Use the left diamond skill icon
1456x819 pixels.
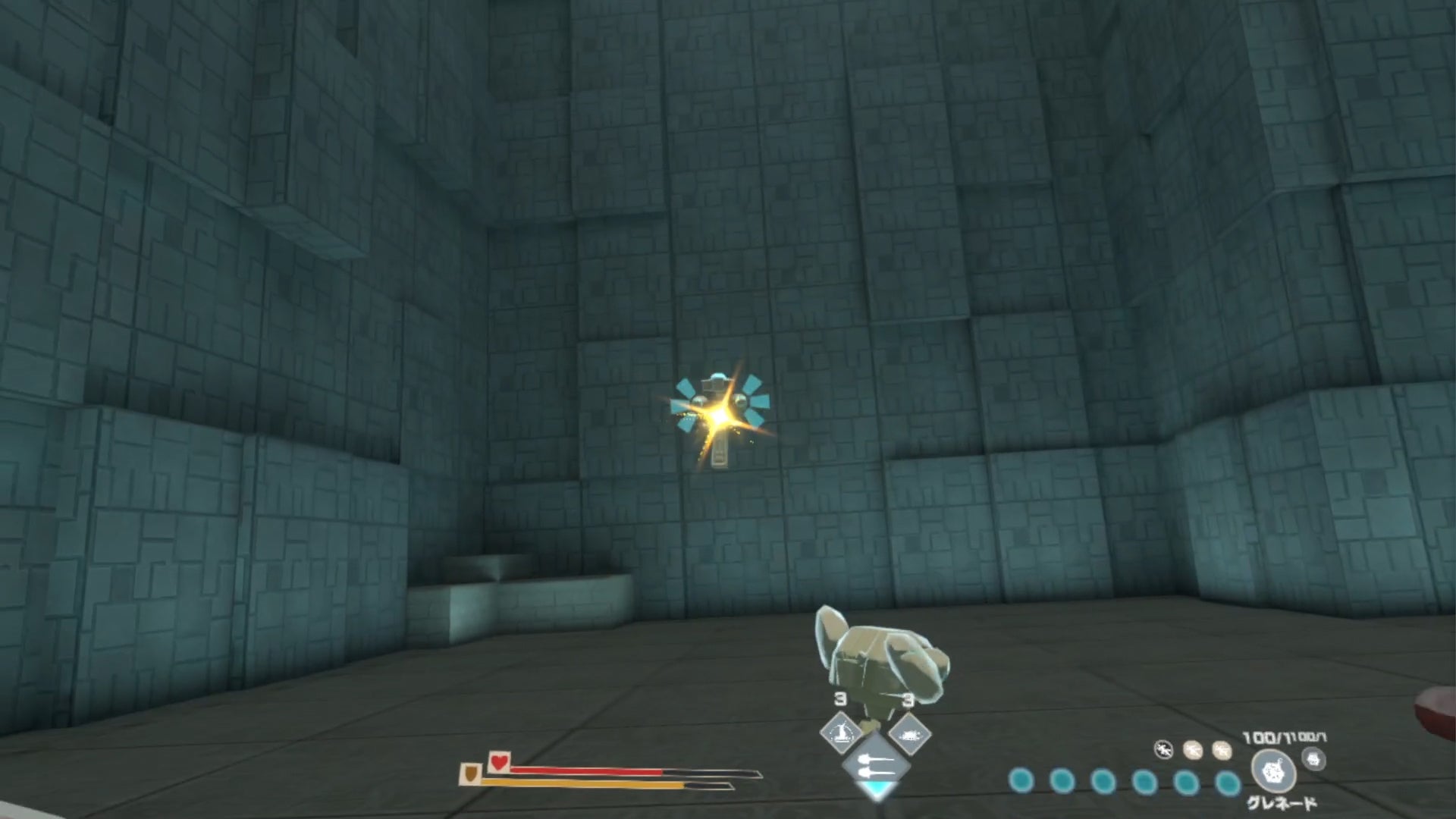click(841, 733)
